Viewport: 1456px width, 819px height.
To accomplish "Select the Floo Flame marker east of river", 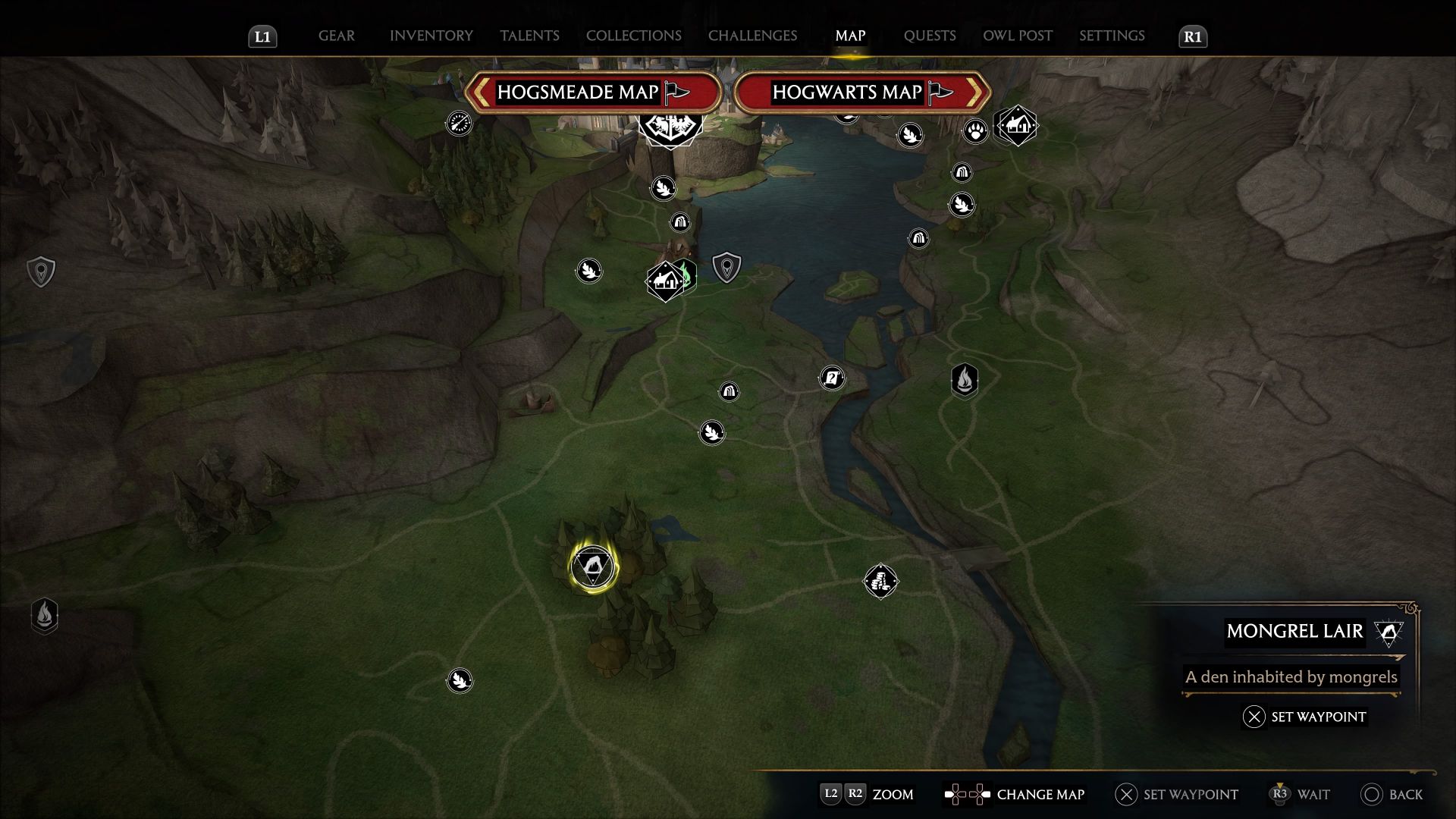I will pos(964,380).
